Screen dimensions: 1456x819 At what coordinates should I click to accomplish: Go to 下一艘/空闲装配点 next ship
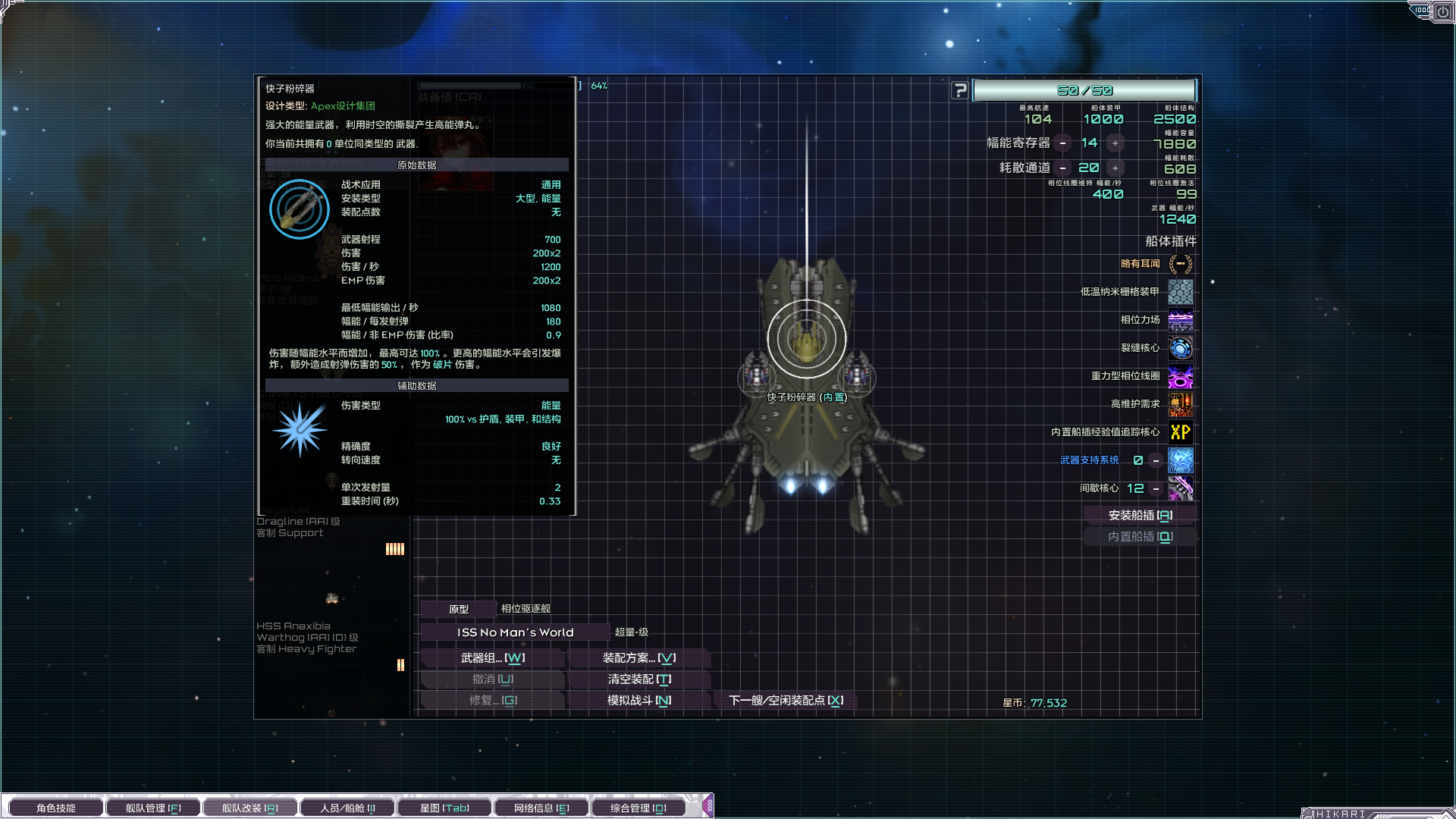tap(786, 701)
